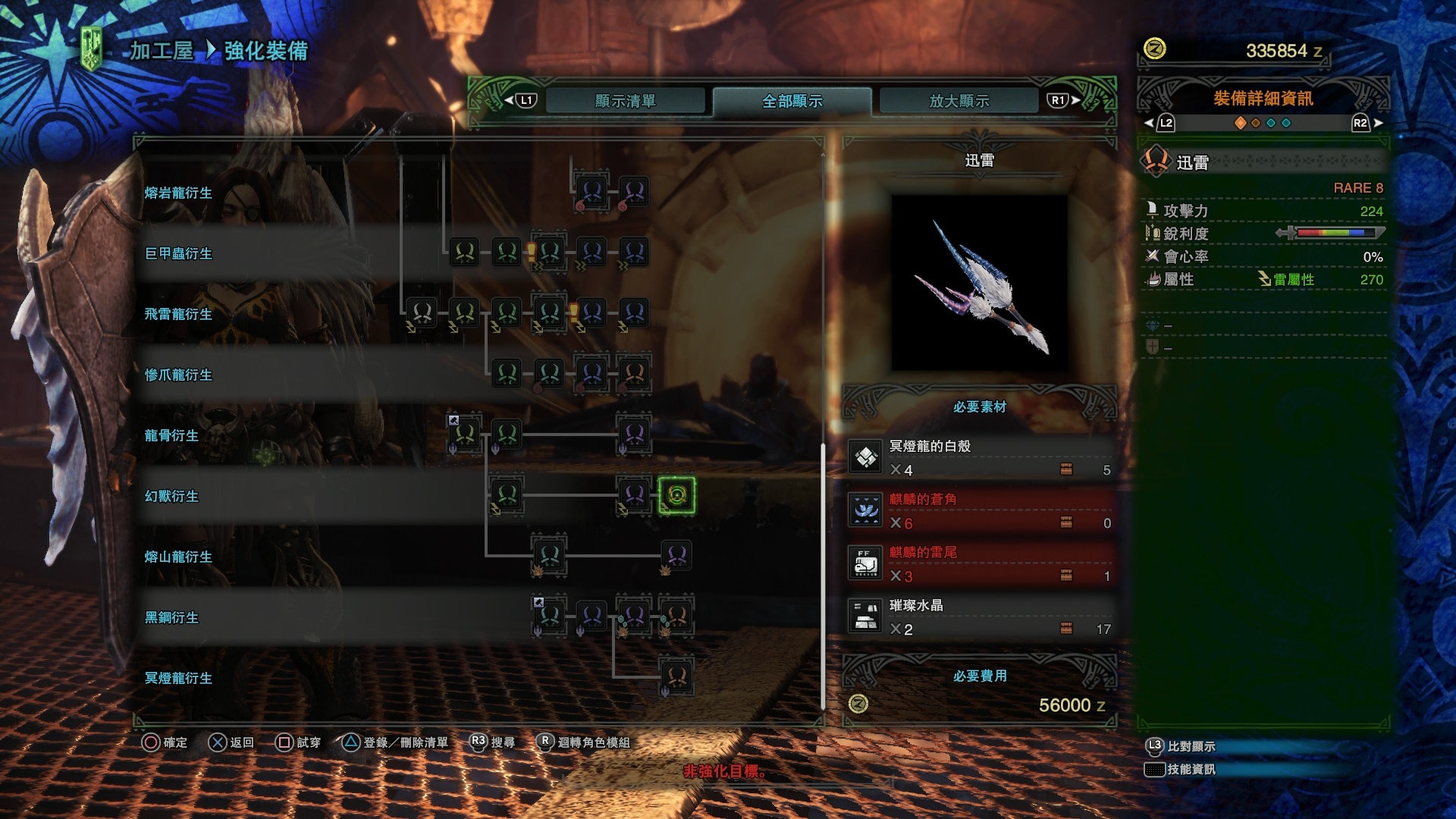Select the highlighted 迅雷 weapon node
1456x819 pixels.
[x=676, y=495]
